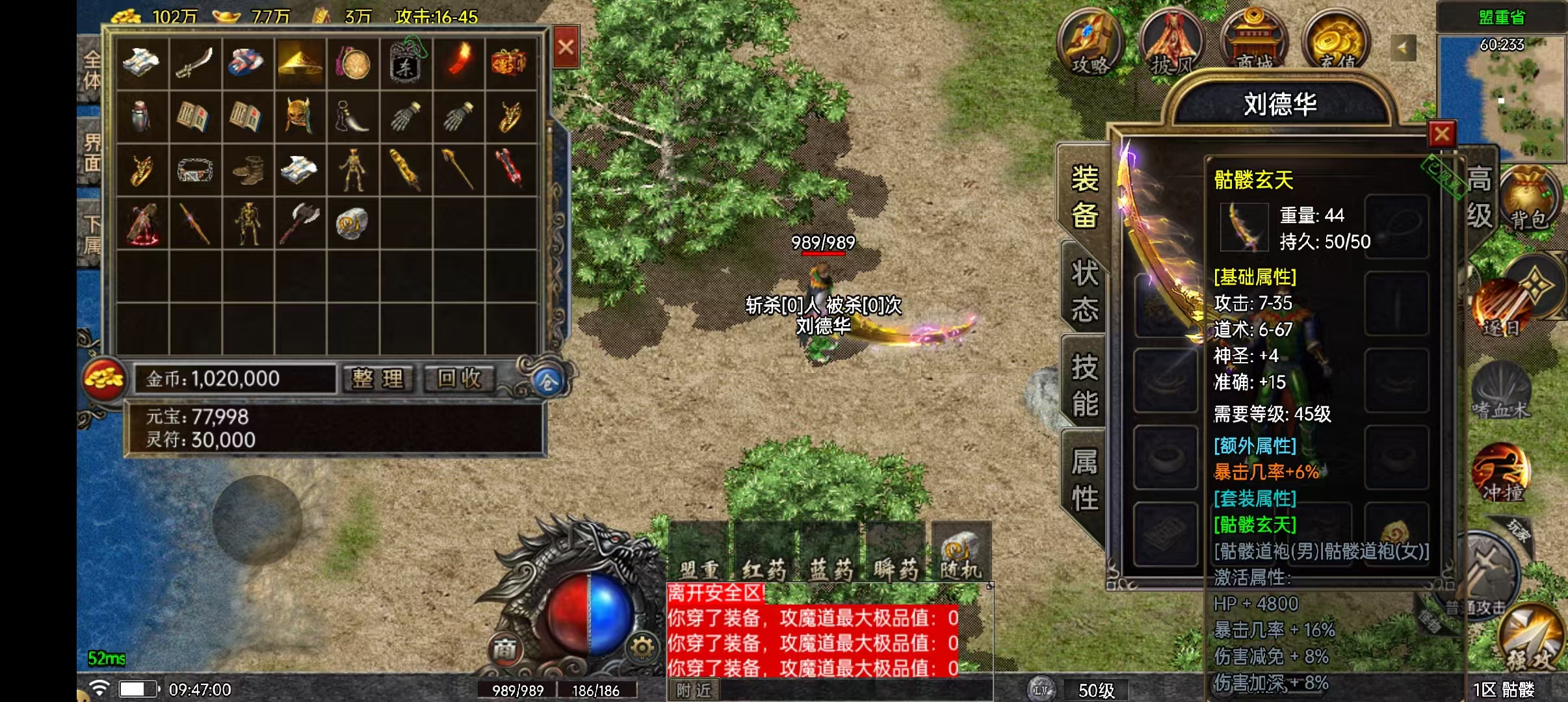Open the 商城 shop icon

pos(1254,40)
